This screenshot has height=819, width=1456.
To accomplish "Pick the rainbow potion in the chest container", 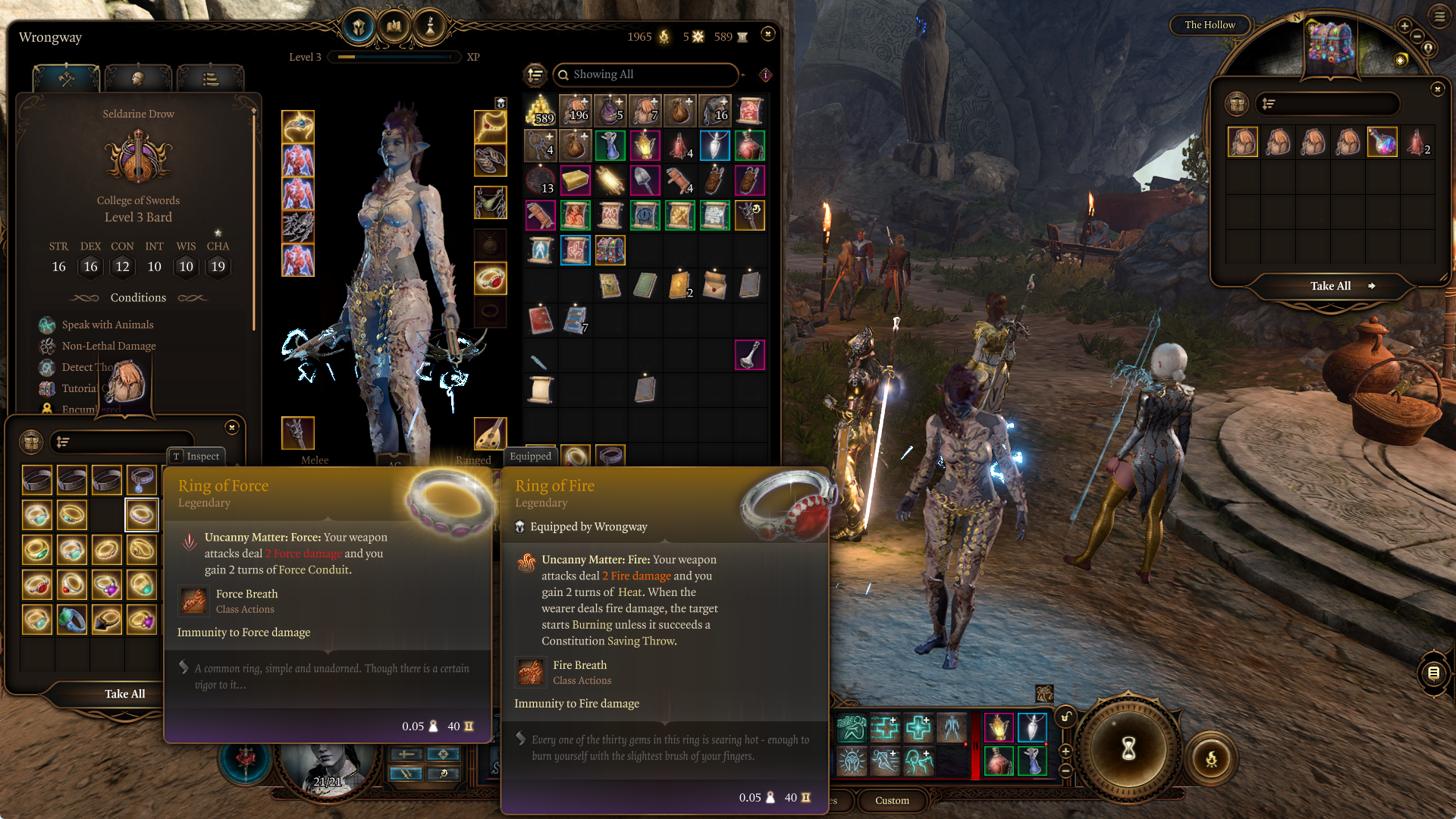I will 1382,142.
